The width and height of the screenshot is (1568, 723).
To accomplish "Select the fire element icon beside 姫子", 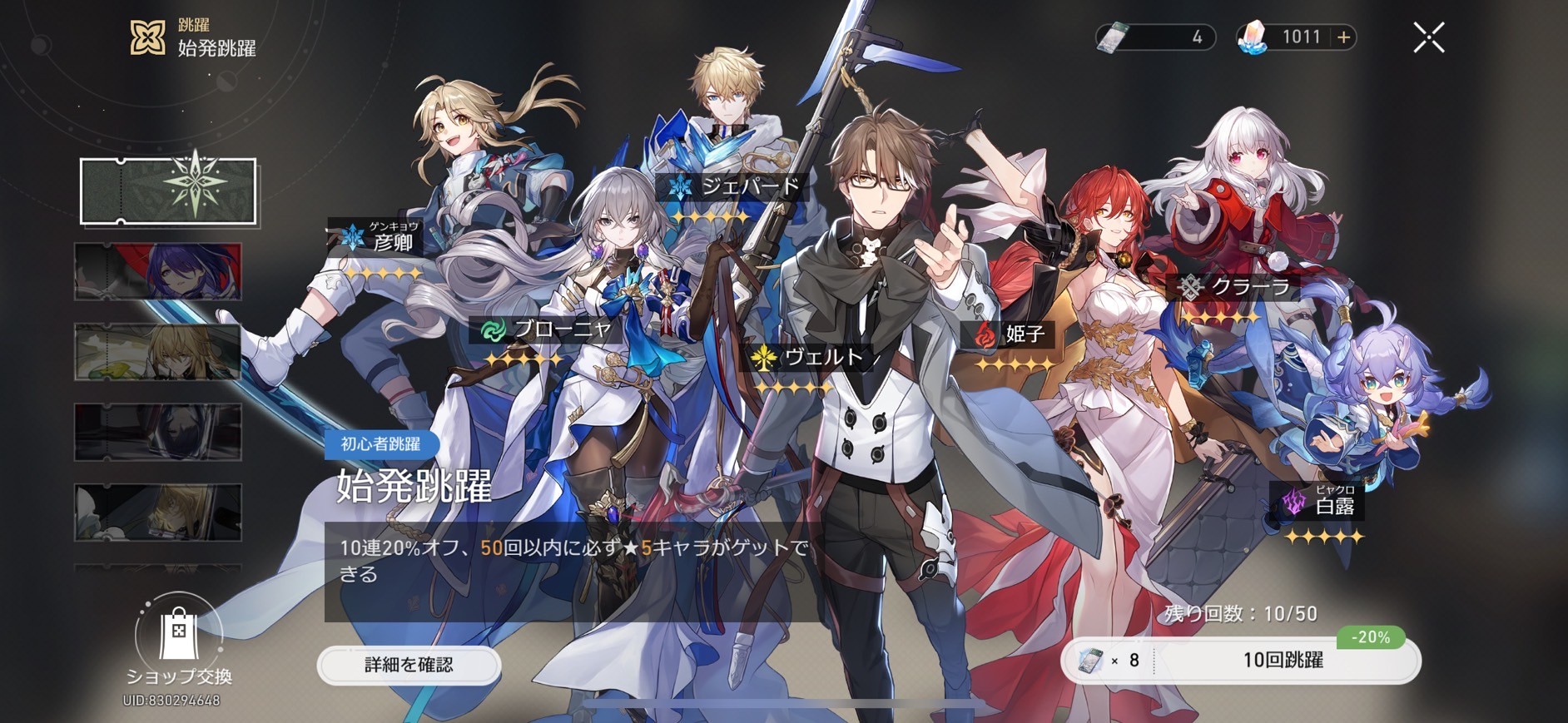I will 984,336.
